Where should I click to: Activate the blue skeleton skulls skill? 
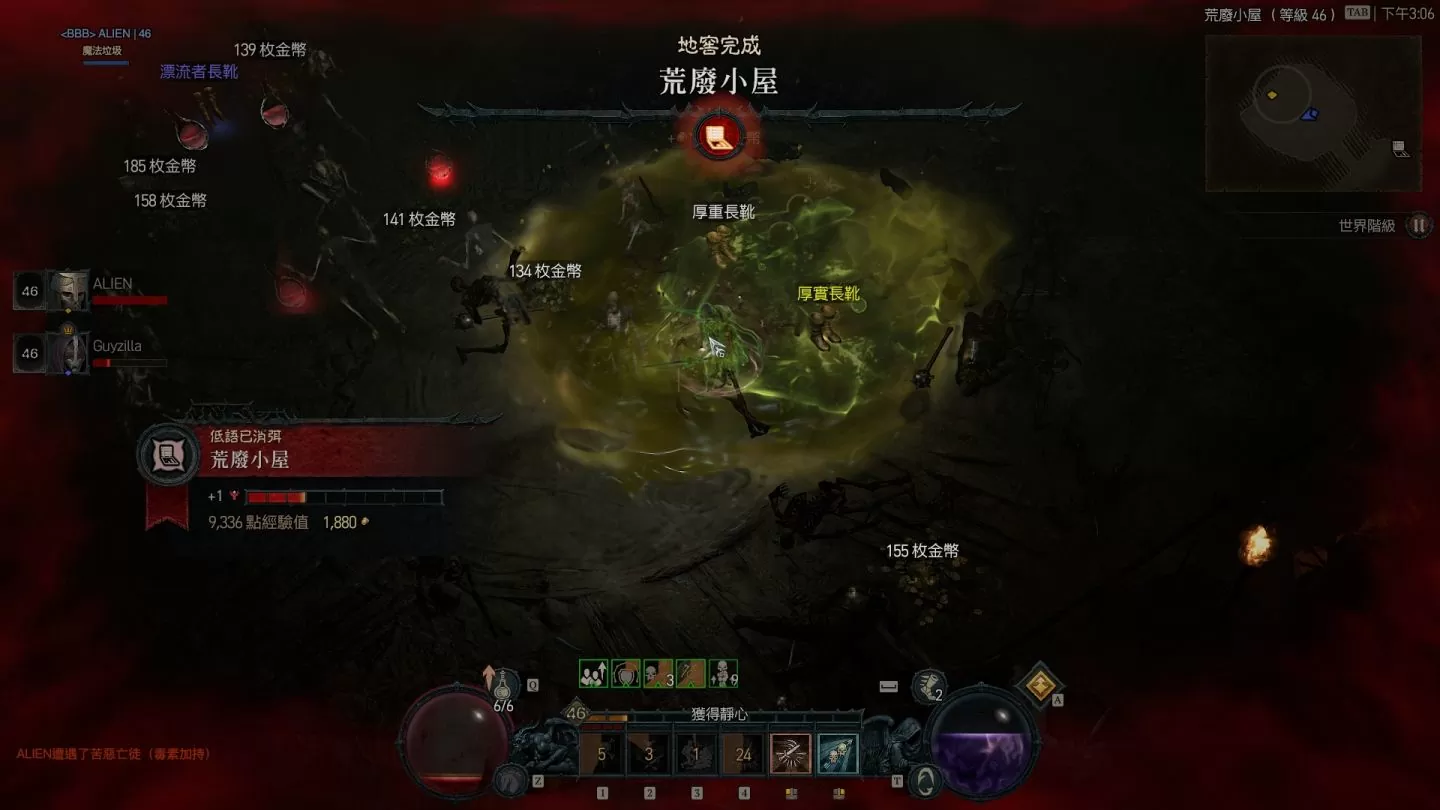pos(837,755)
